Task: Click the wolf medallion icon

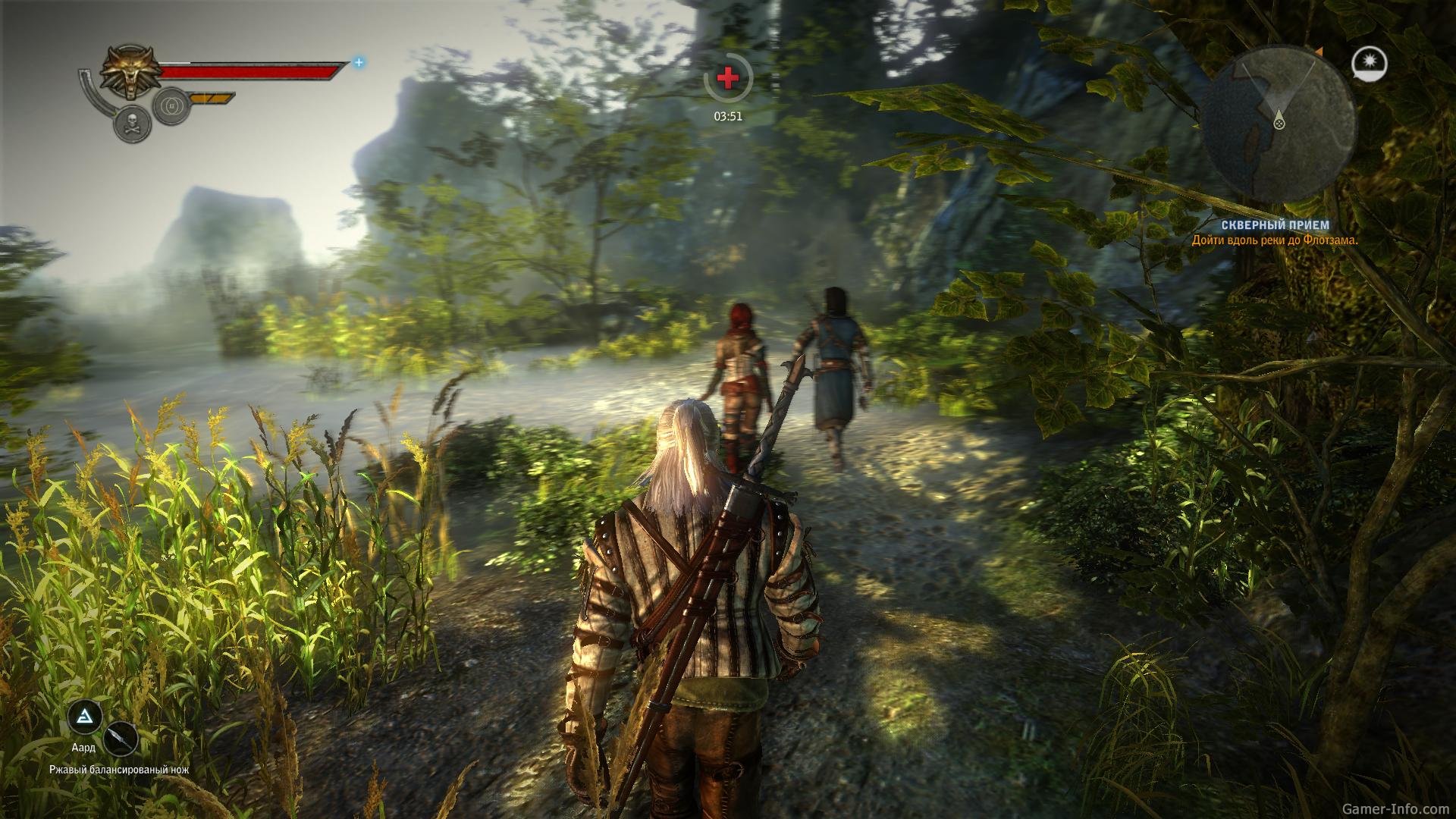Action: 129,73
